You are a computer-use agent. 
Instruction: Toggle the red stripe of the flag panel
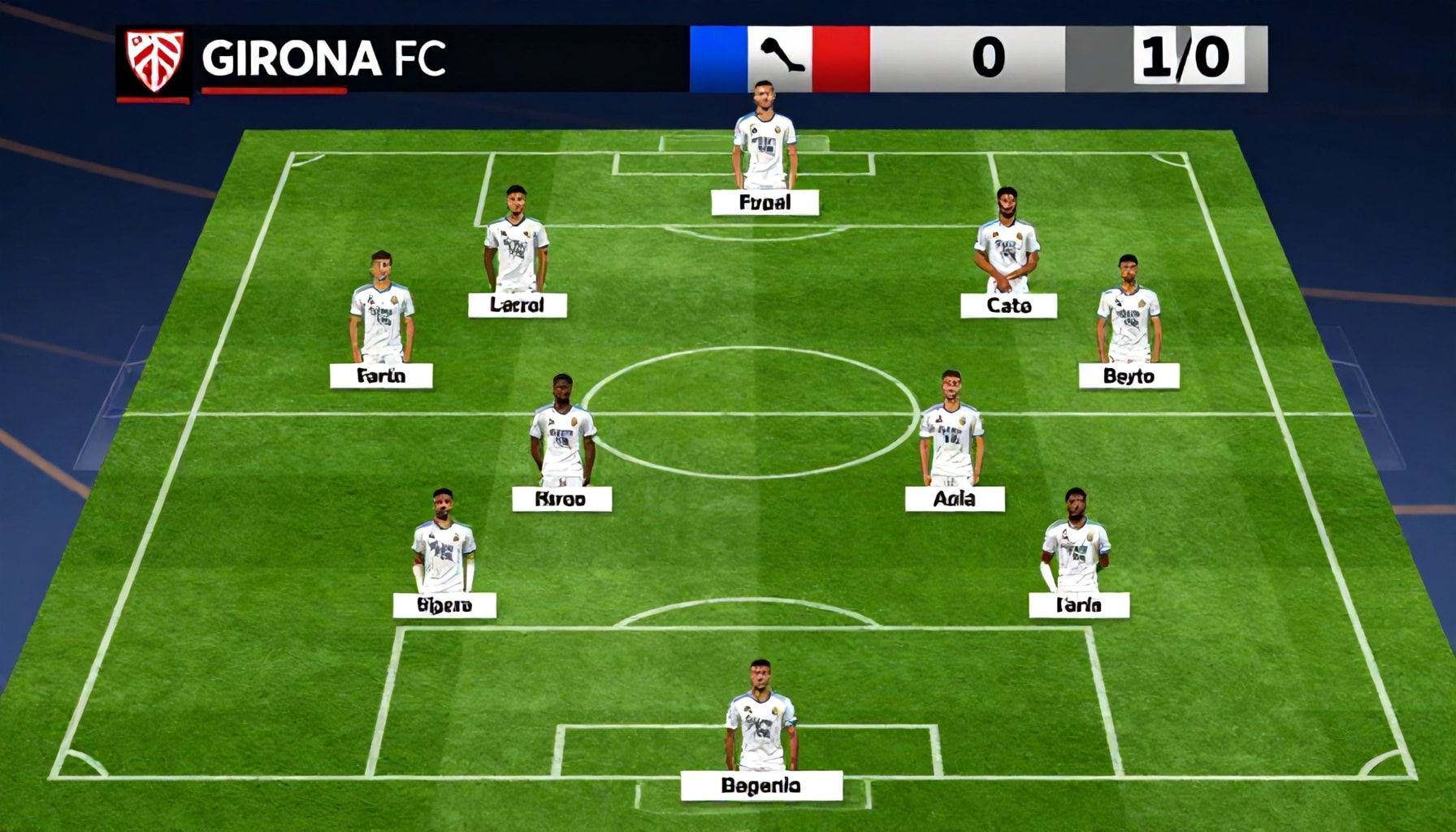(837, 55)
